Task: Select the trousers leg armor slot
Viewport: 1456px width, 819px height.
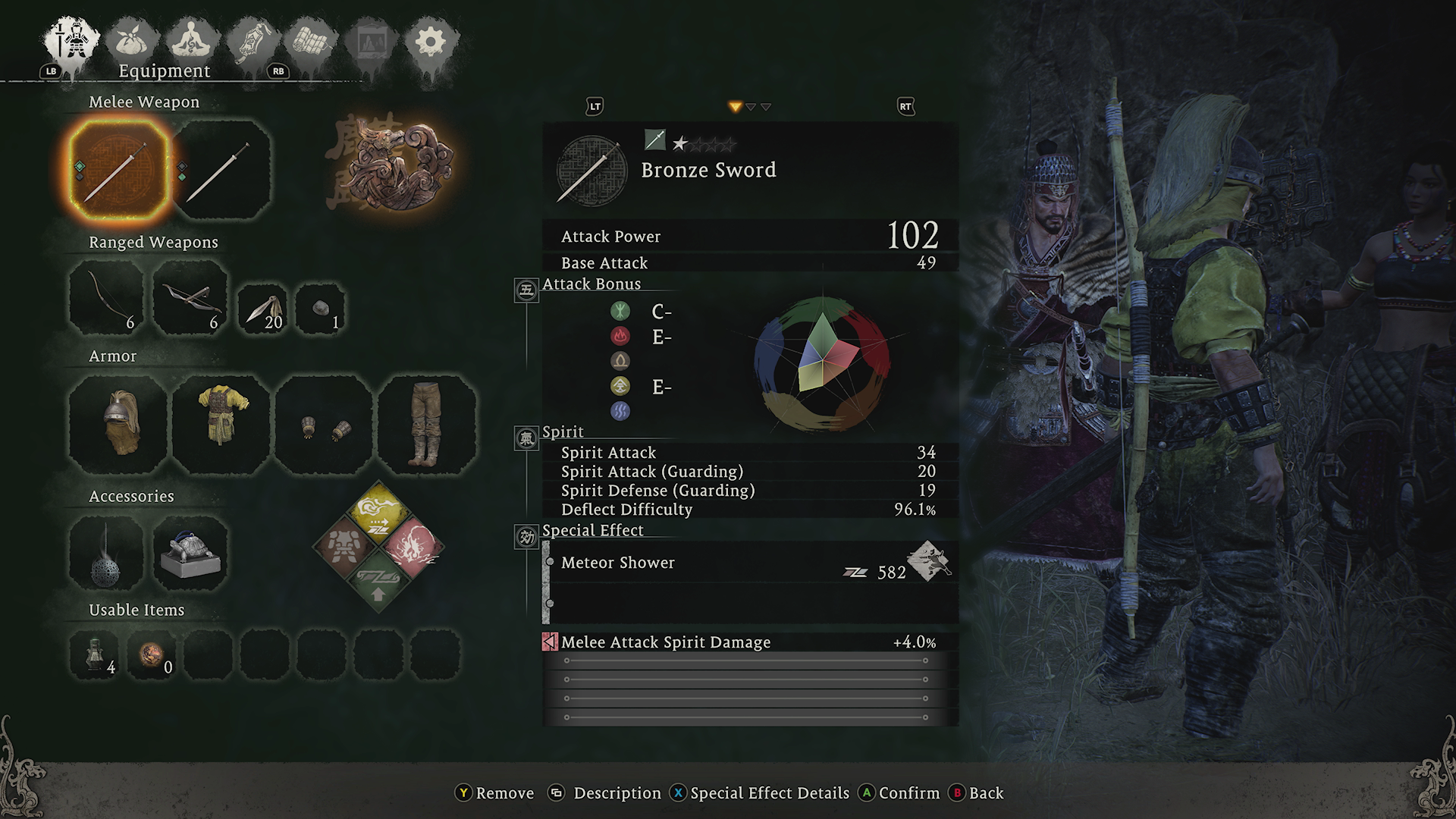Action: [427, 425]
